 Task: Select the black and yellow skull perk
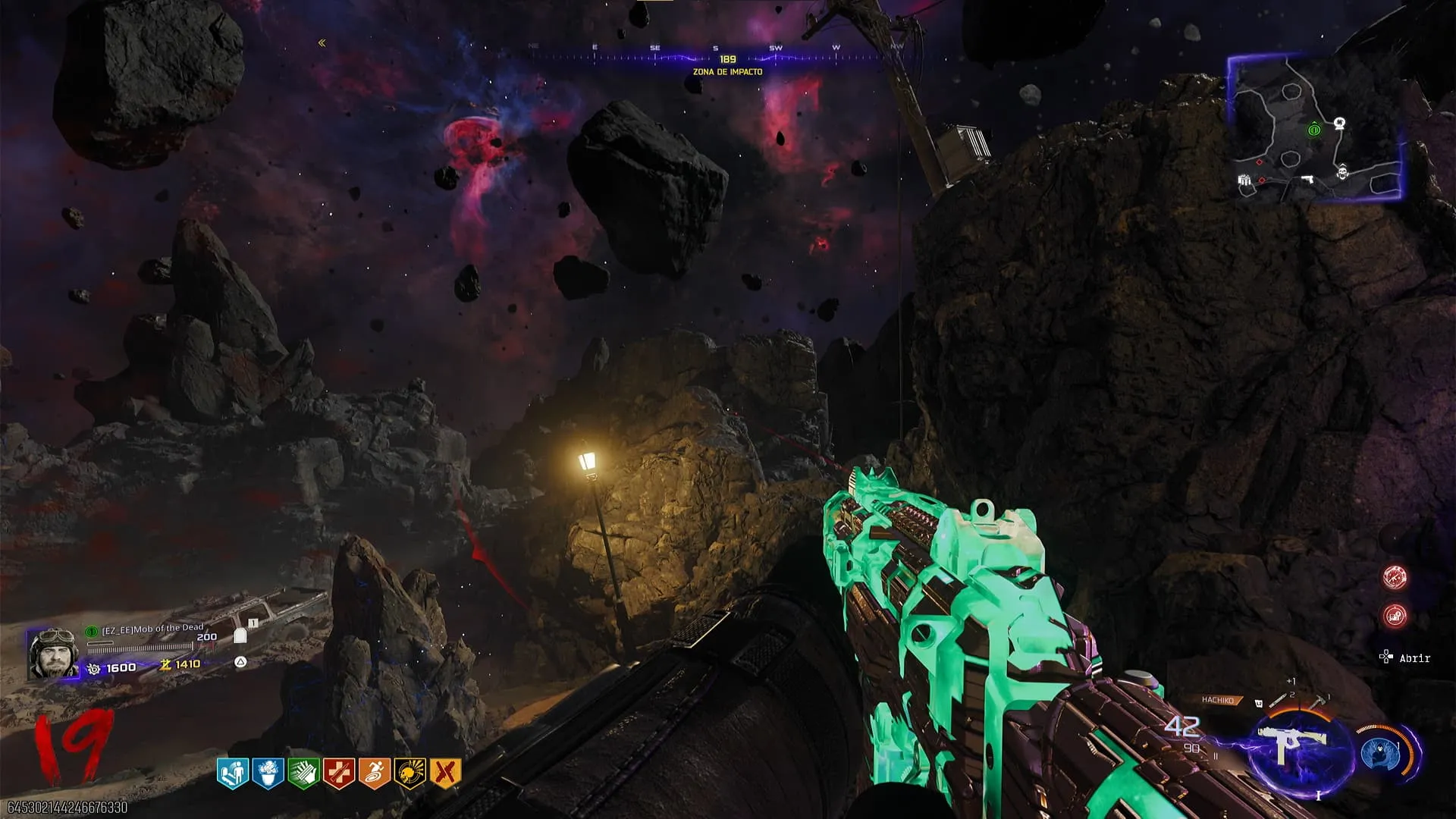409,773
